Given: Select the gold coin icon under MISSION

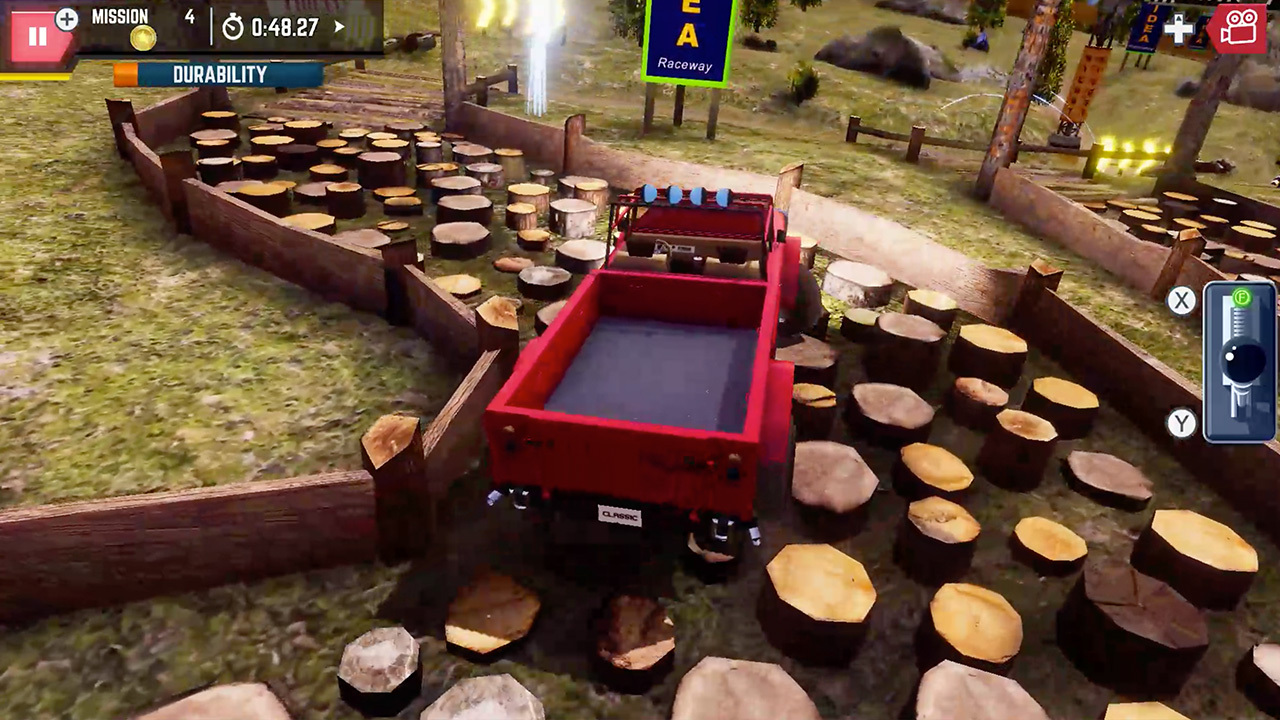Looking at the screenshot, I should pos(142,38).
